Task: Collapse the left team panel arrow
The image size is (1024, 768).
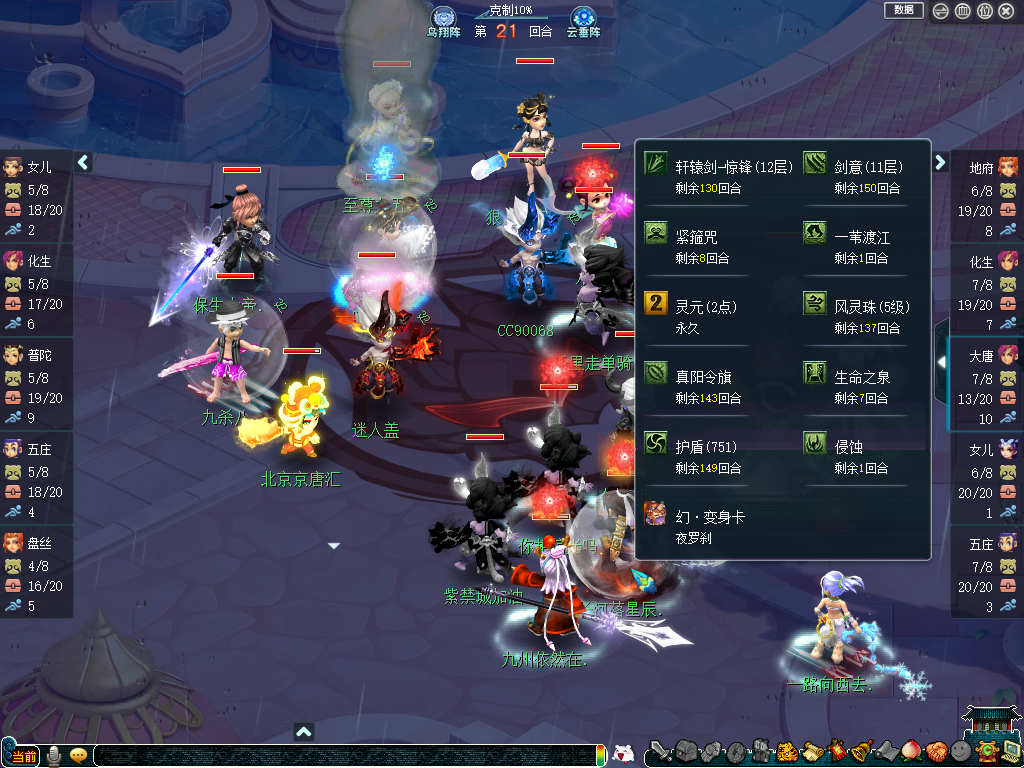Action: point(83,162)
